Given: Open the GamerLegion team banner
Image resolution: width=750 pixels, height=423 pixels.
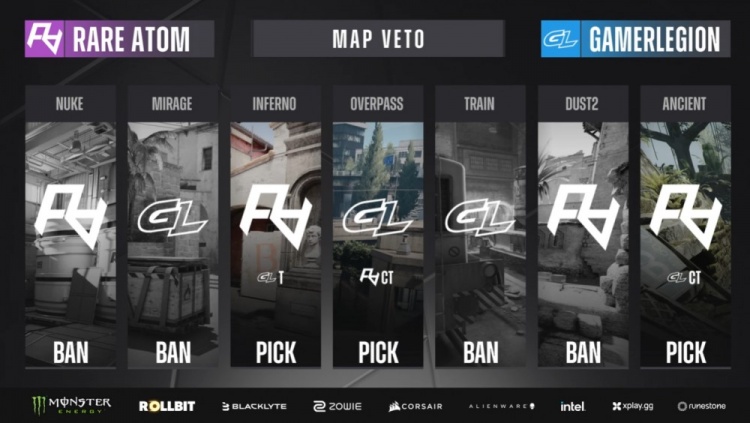Looking at the screenshot, I should click(635, 39).
